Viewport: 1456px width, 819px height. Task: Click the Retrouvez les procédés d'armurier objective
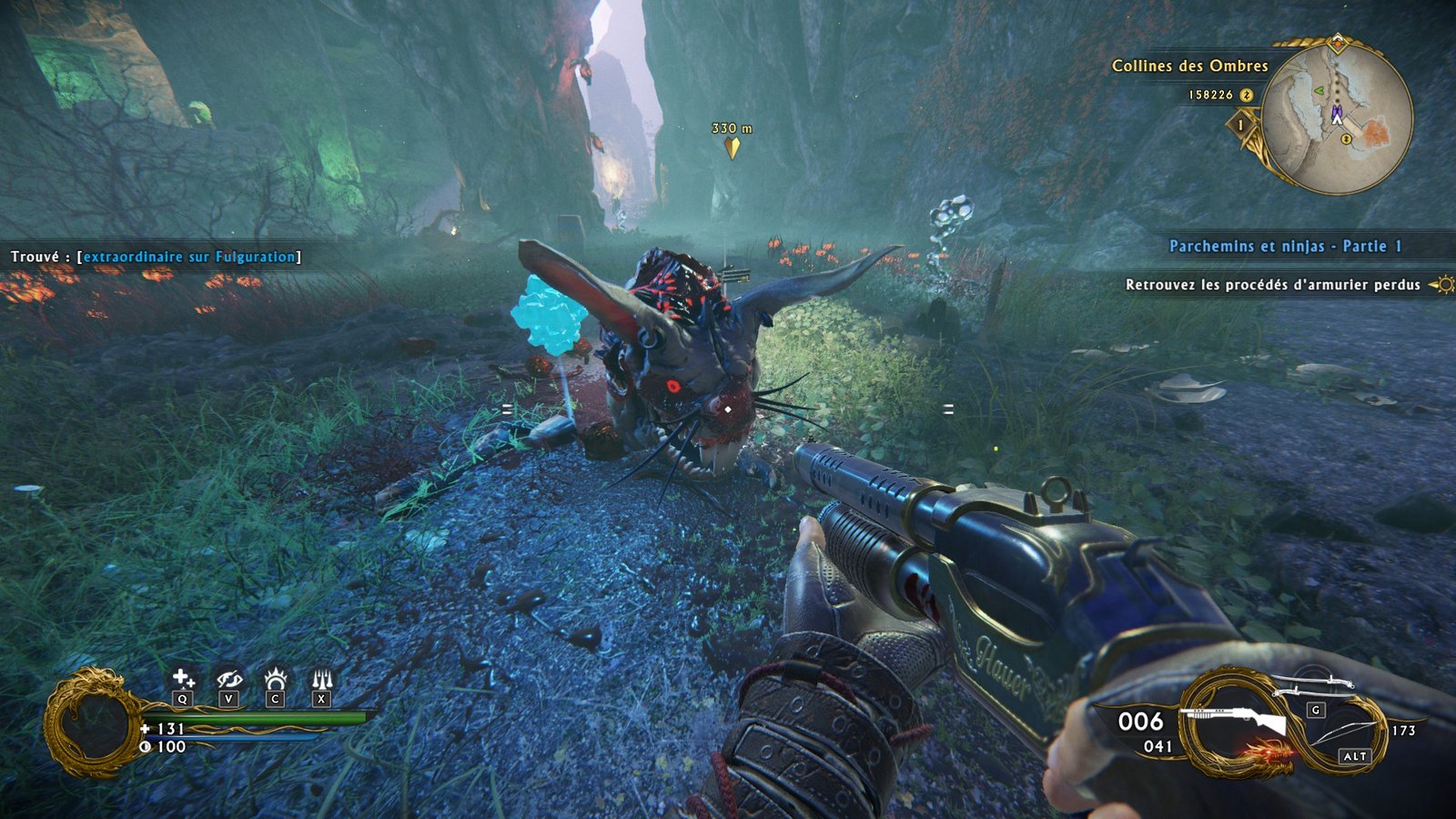tap(1272, 285)
